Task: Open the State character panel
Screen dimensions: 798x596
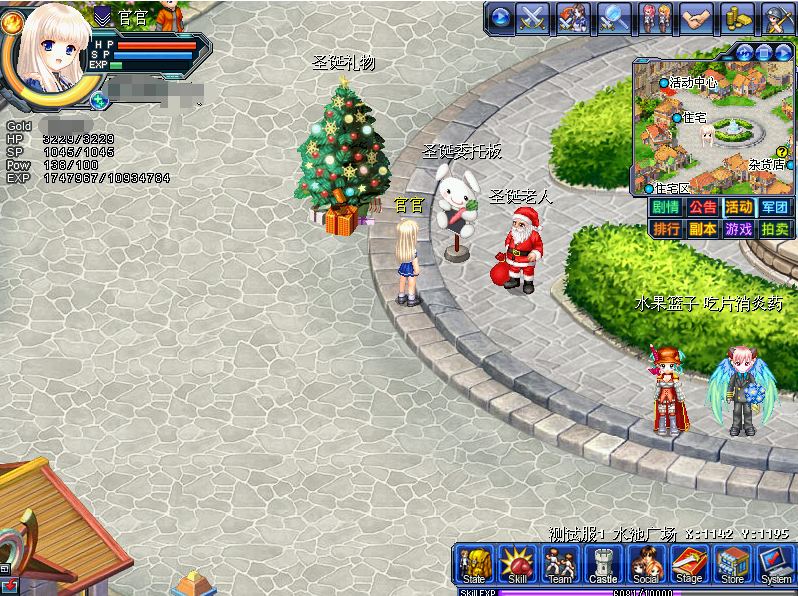Action: [x=474, y=565]
